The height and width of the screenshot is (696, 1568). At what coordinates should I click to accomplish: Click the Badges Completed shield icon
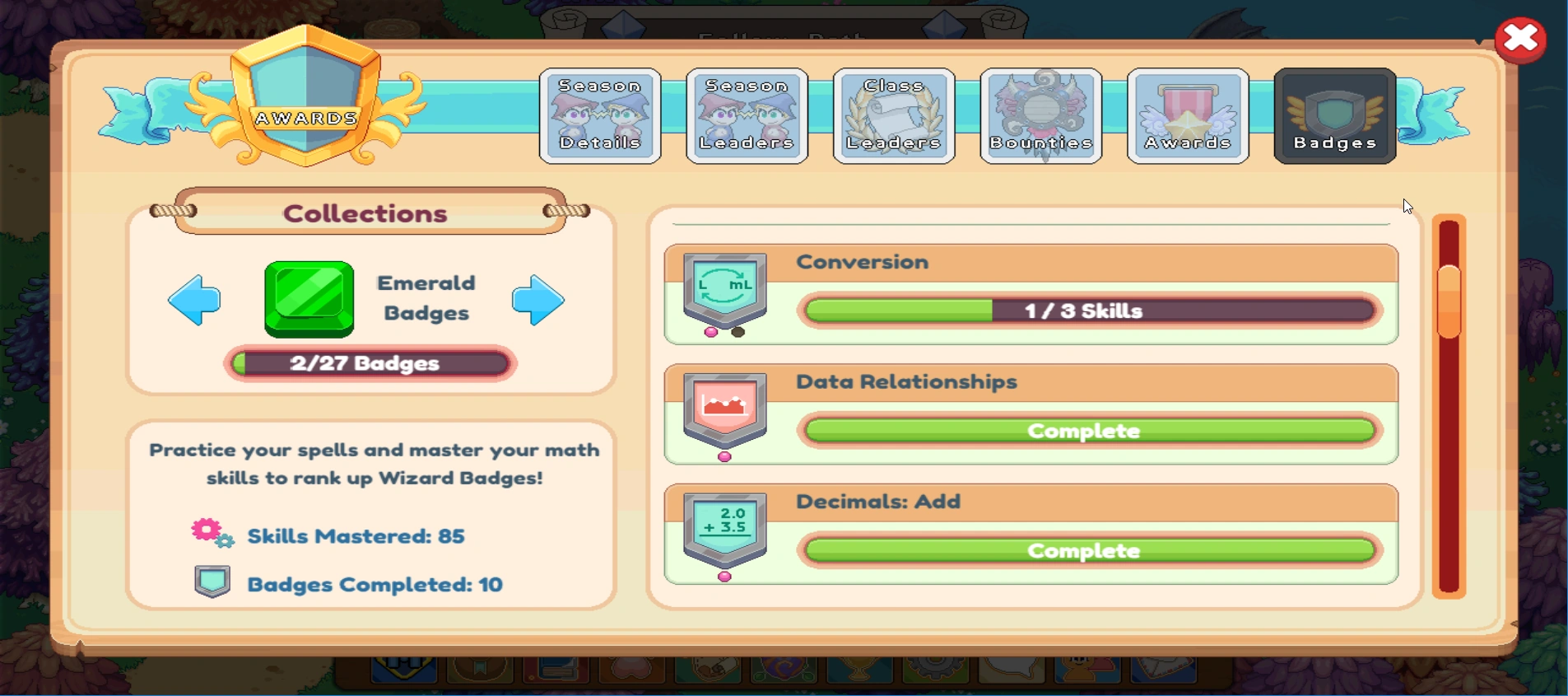[212, 582]
